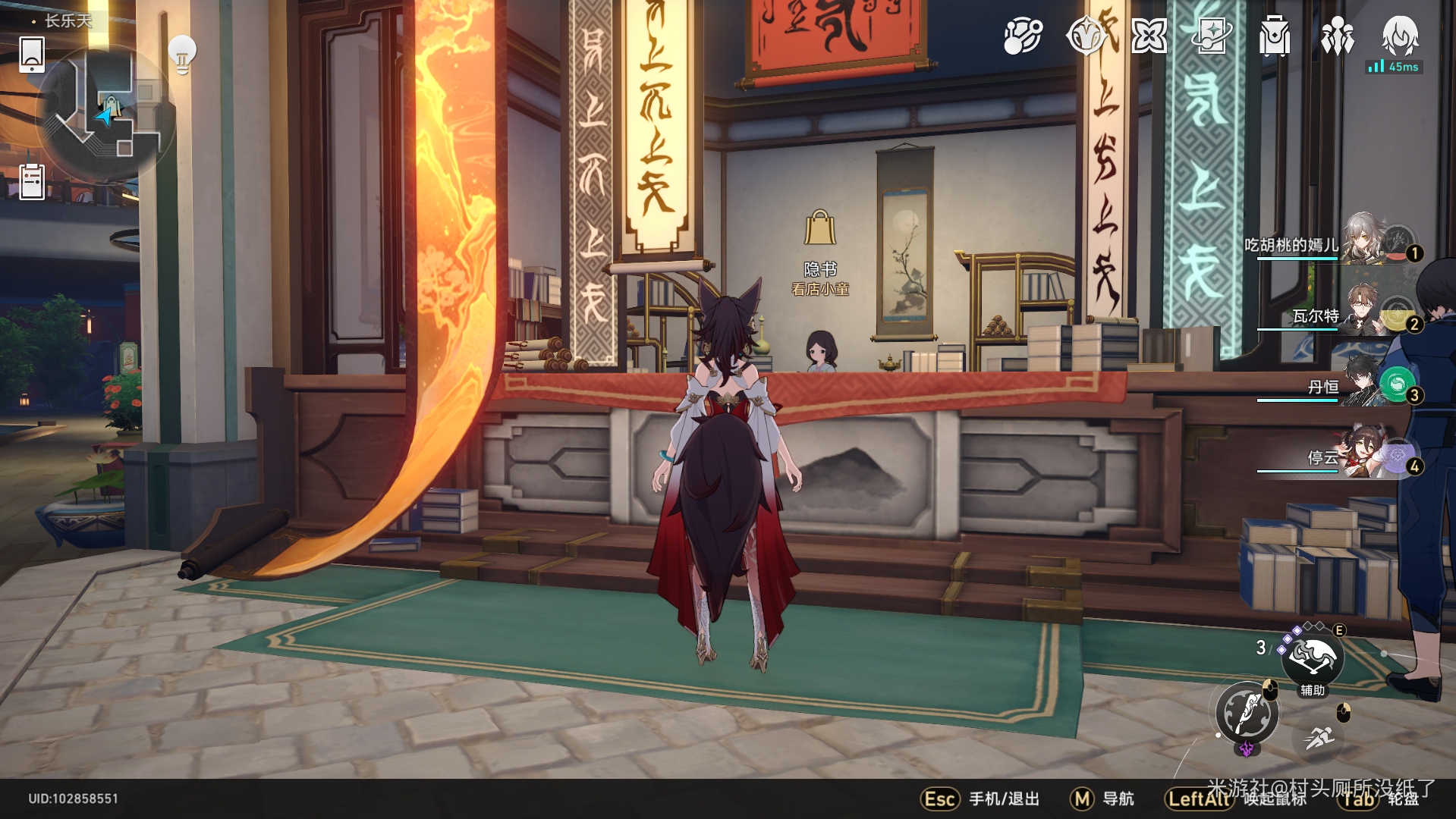Open the compass guide icon
The height and width of the screenshot is (819, 1456).
(1085, 36)
